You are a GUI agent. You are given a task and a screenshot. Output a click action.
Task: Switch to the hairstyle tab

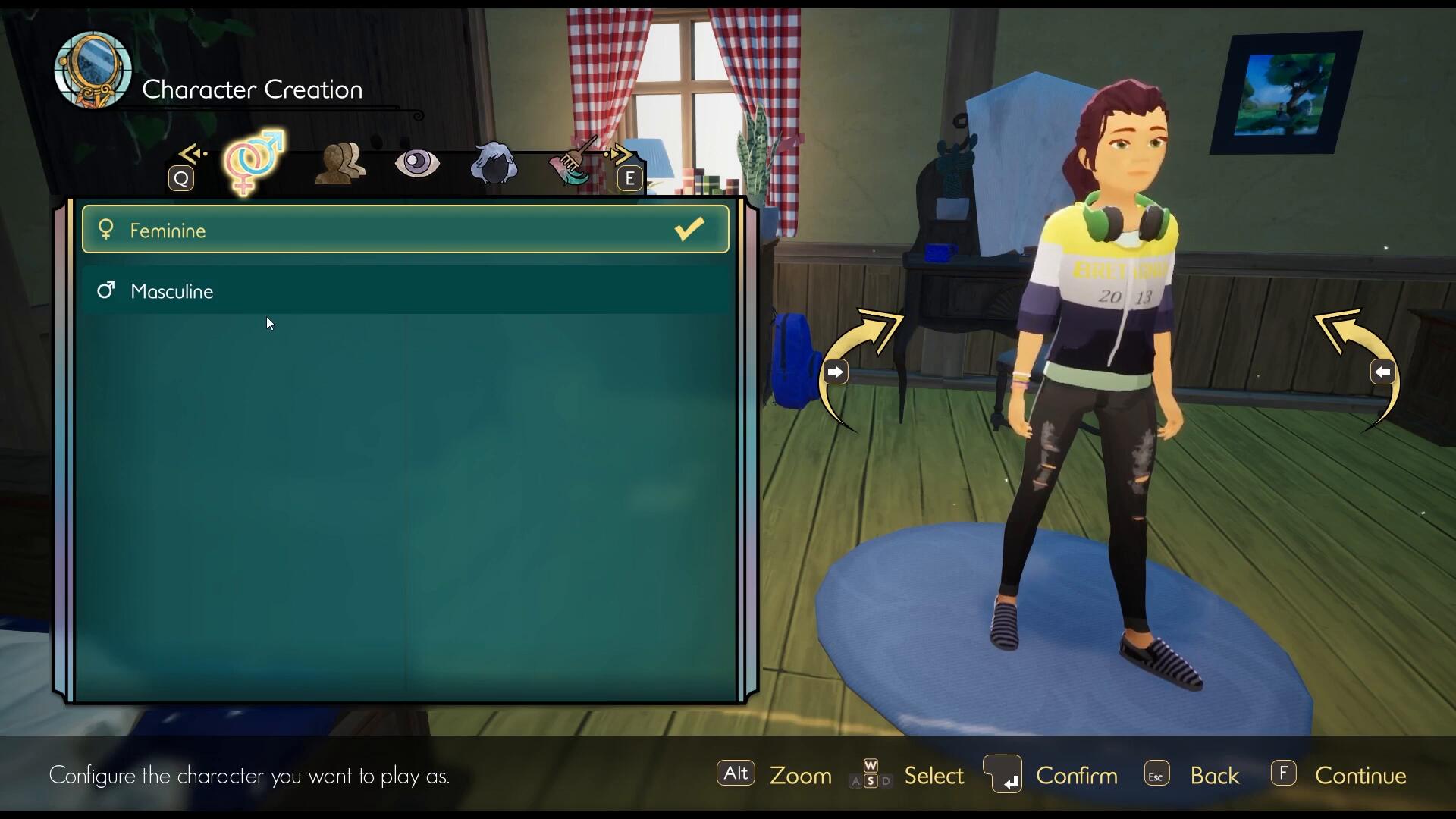[x=494, y=163]
